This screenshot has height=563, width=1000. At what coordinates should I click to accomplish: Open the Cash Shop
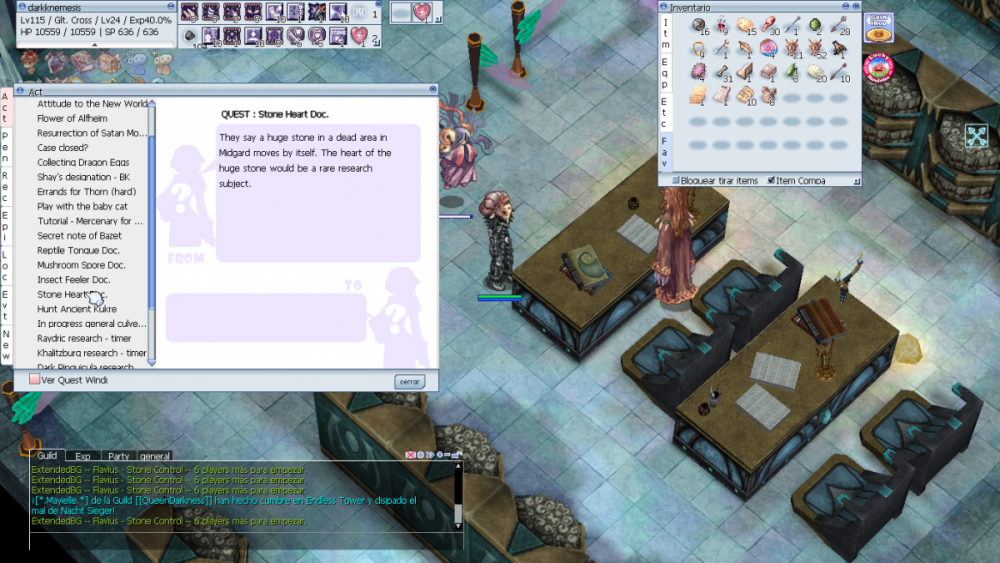coord(879,27)
